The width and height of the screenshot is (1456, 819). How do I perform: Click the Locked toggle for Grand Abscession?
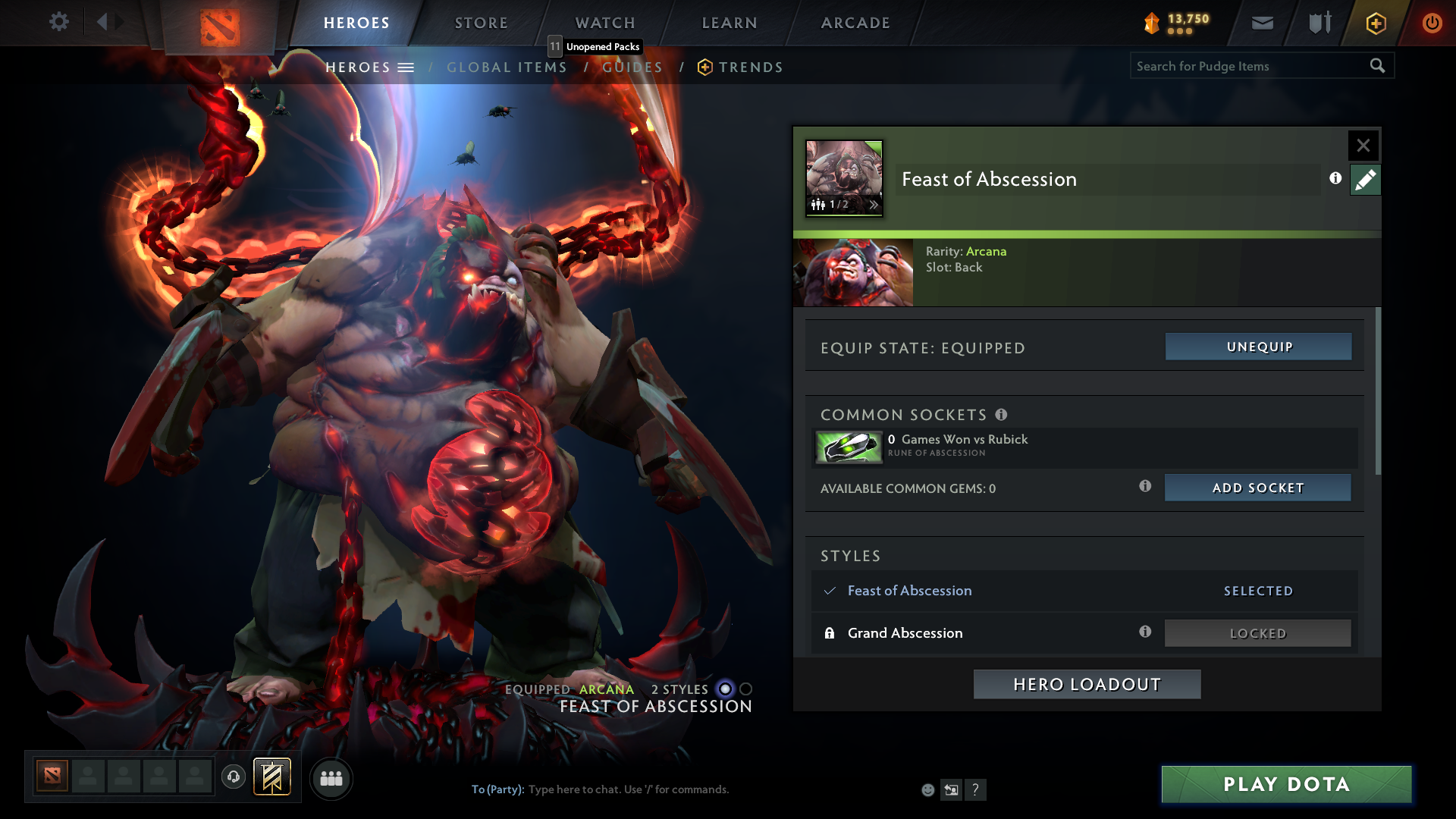tap(1257, 632)
